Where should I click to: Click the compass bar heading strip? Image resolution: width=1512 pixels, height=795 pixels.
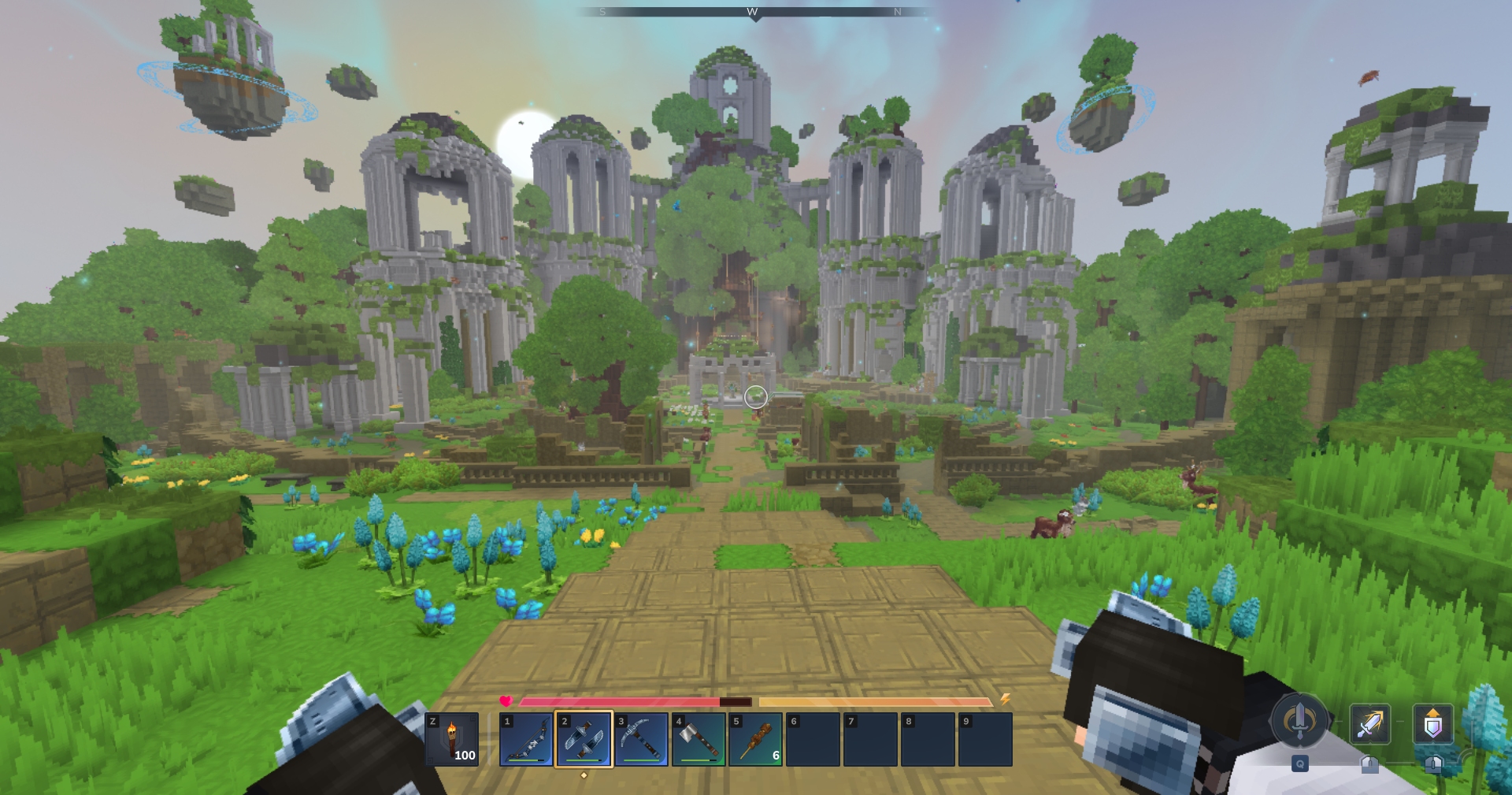(x=754, y=12)
